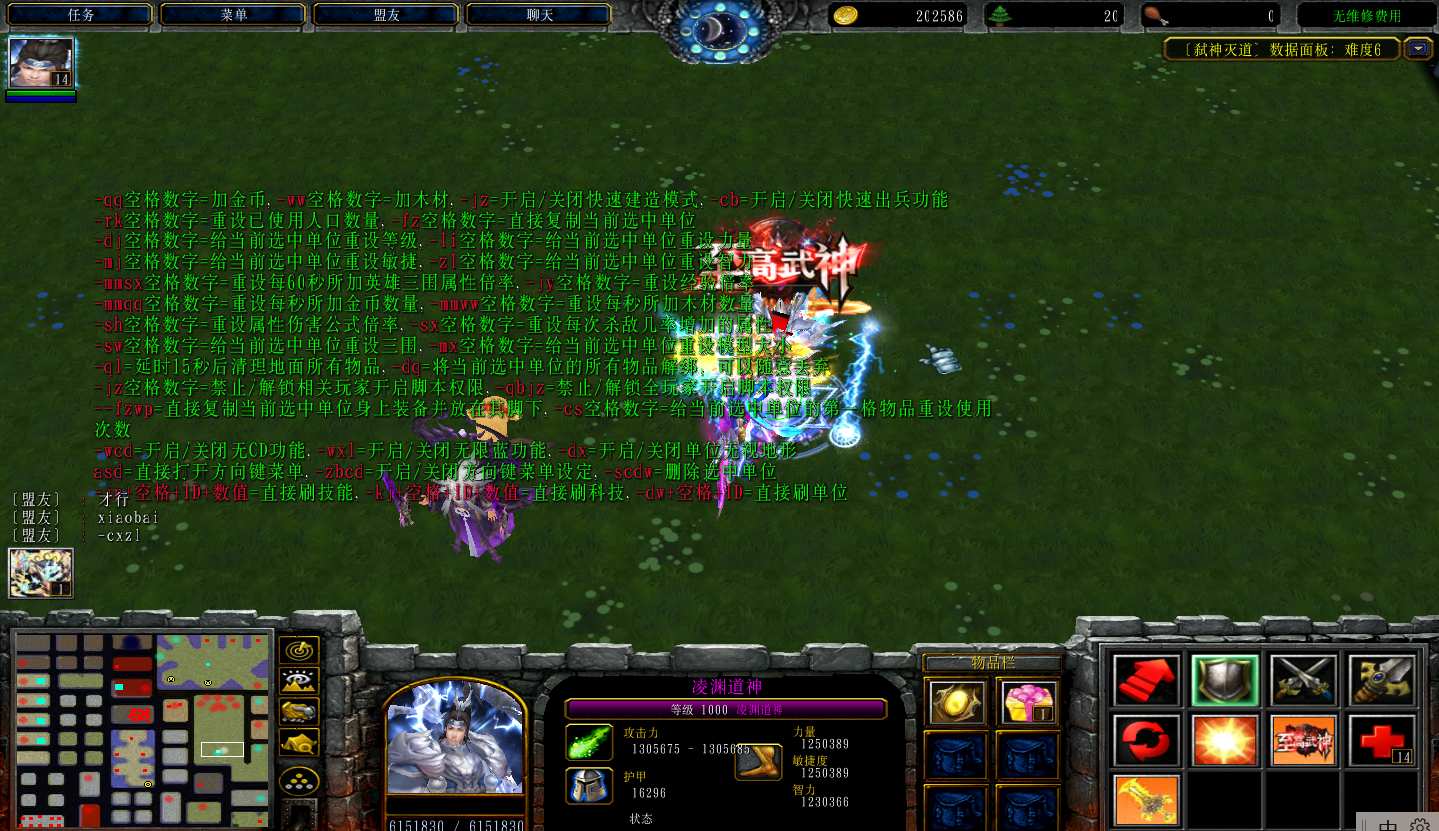Collapse the 弑神灭道 data panel dropdown
This screenshot has width=1439, height=831.
click(1418, 49)
